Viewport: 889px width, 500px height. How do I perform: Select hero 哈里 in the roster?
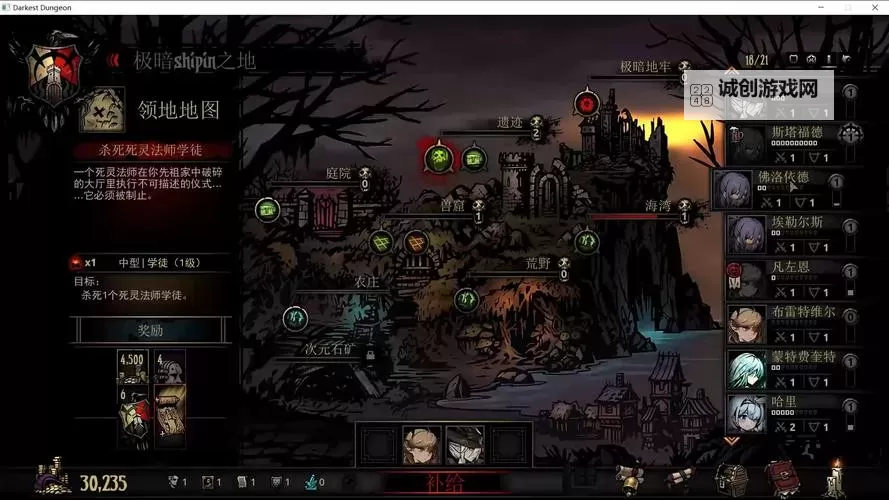[x=785, y=414]
